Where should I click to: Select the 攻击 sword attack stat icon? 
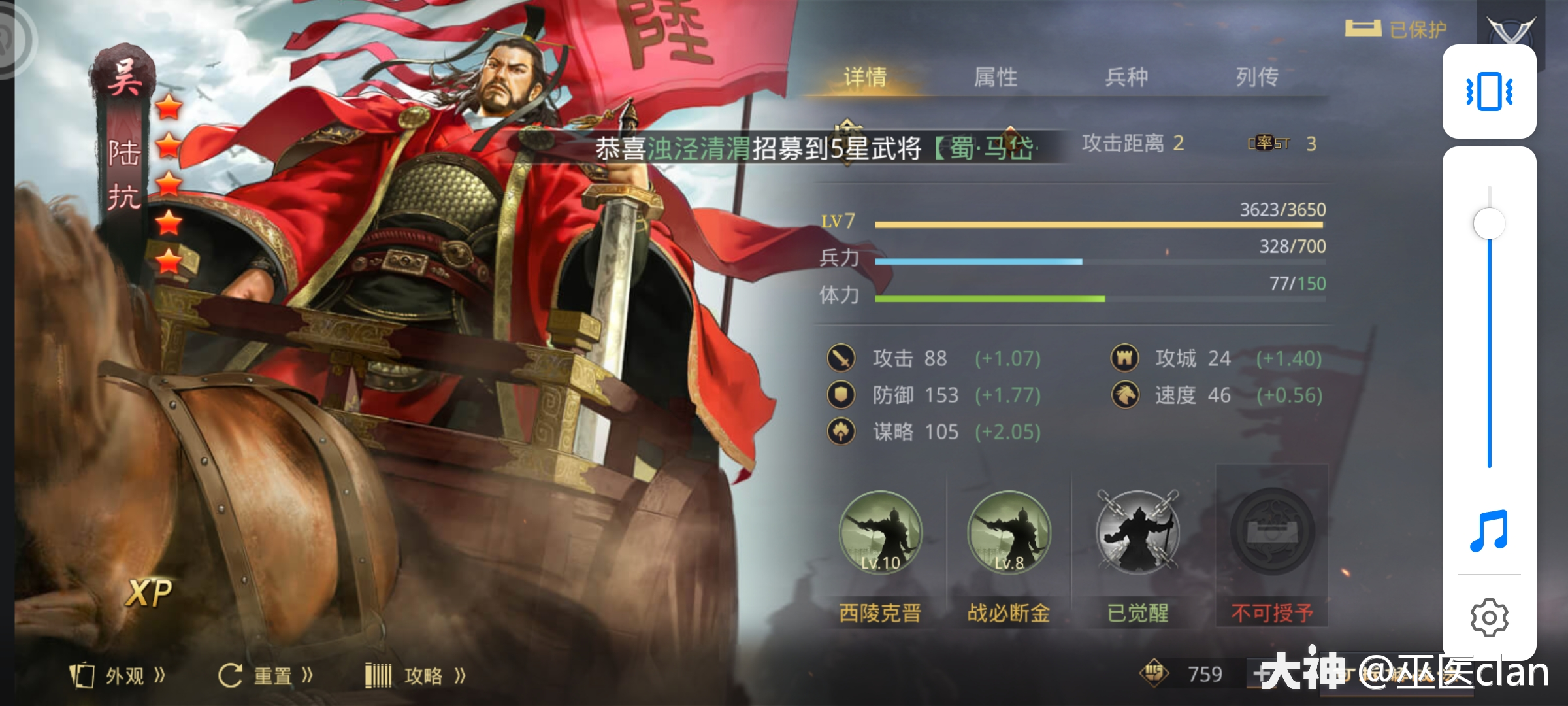point(843,358)
